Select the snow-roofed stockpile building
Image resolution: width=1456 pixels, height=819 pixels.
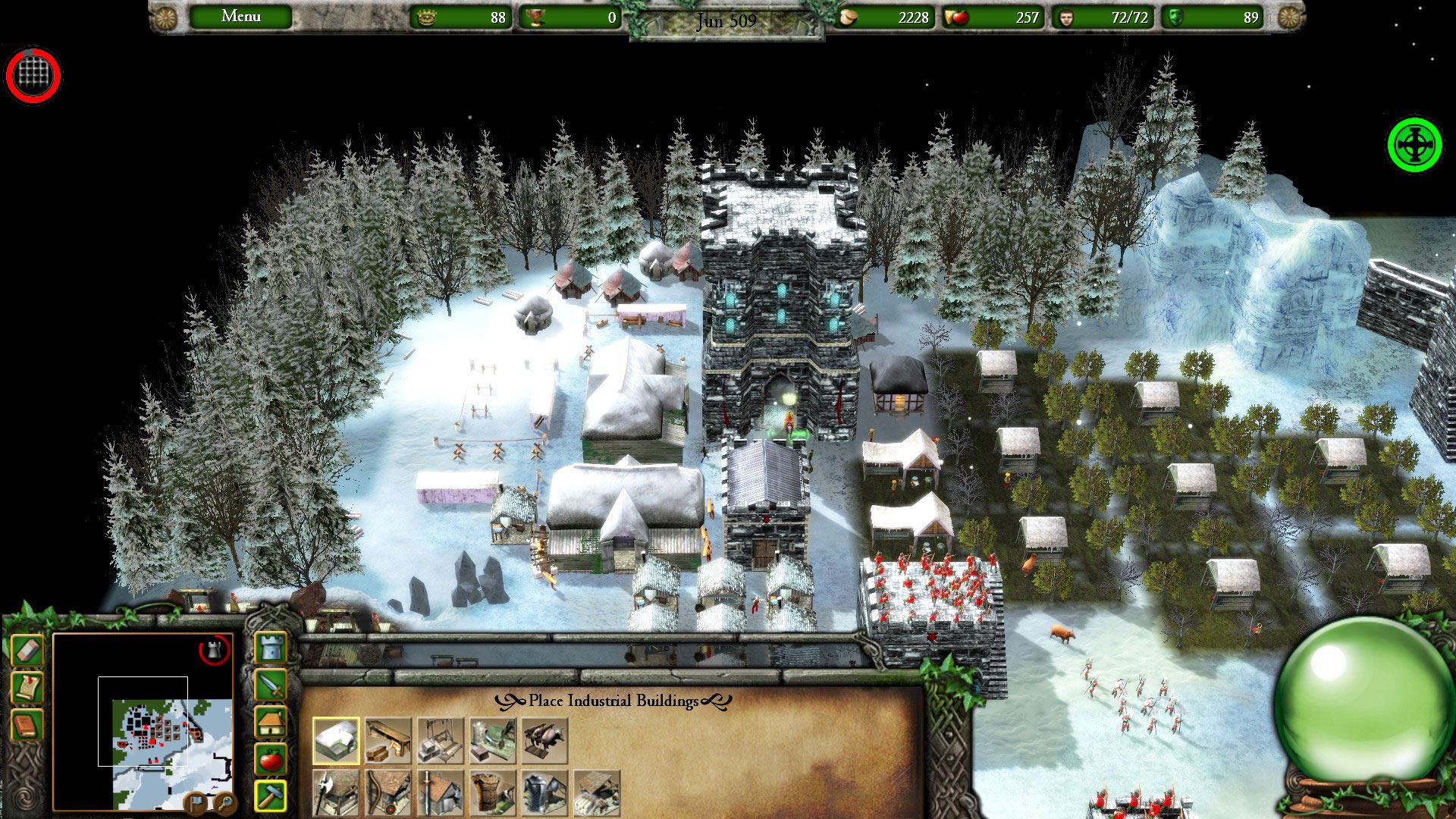pos(336,740)
